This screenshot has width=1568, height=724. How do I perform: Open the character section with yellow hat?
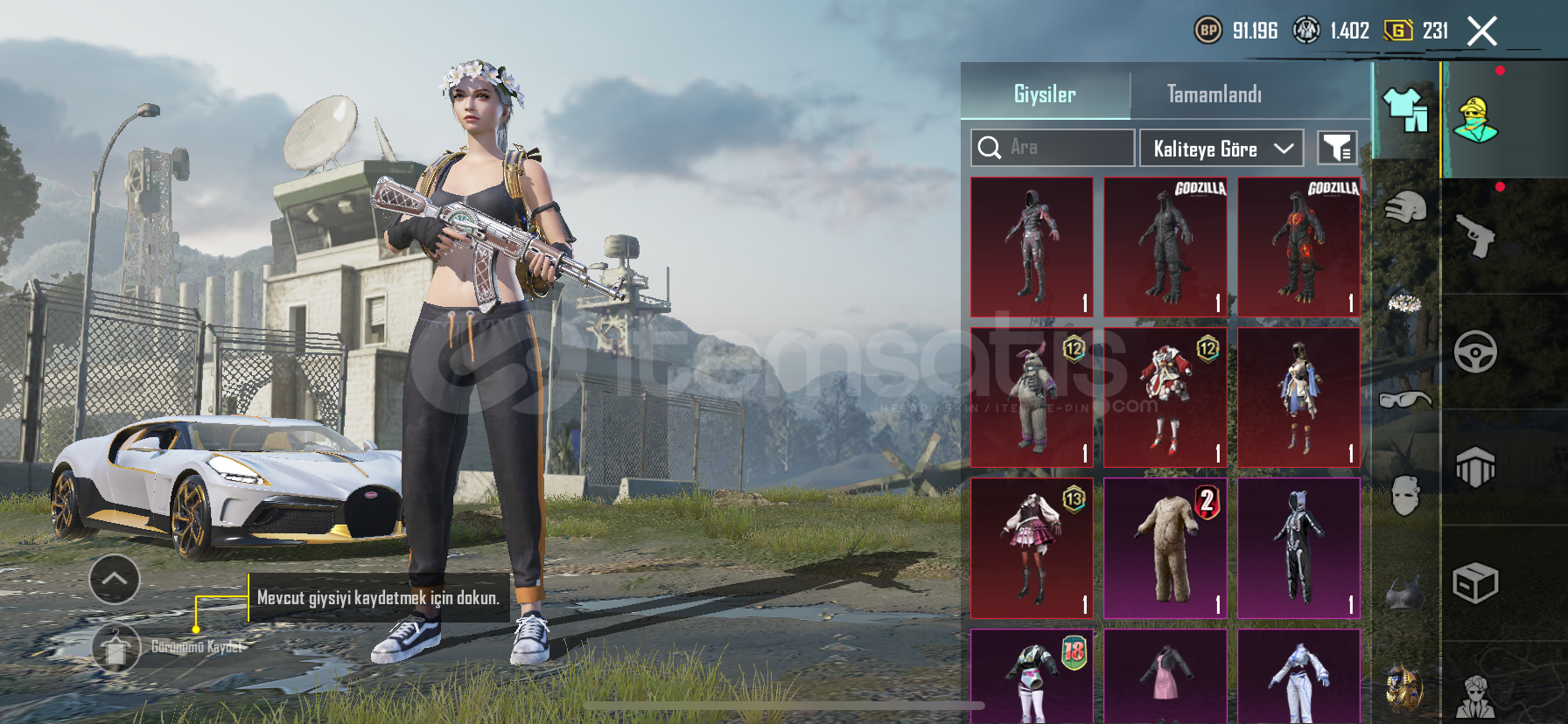pos(1476,120)
